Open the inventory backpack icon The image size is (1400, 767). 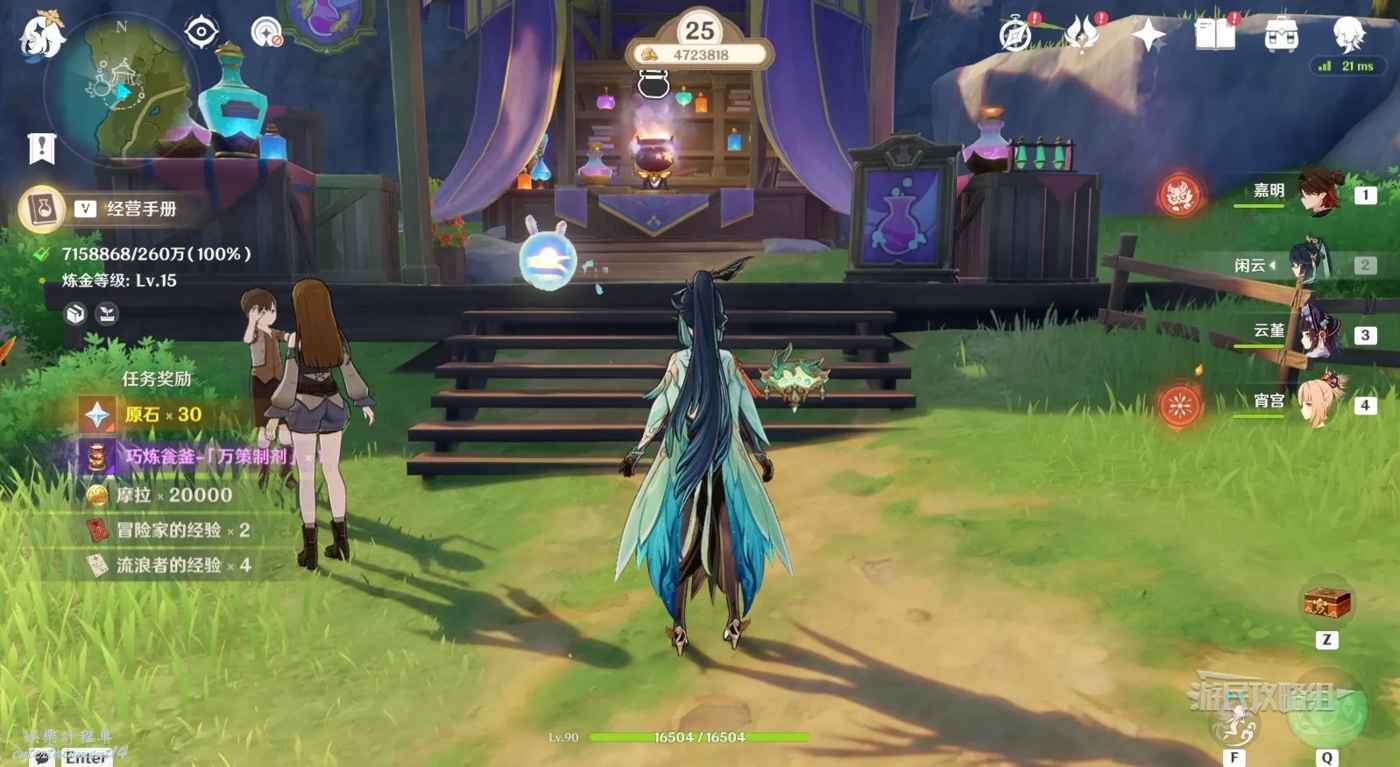1283,37
